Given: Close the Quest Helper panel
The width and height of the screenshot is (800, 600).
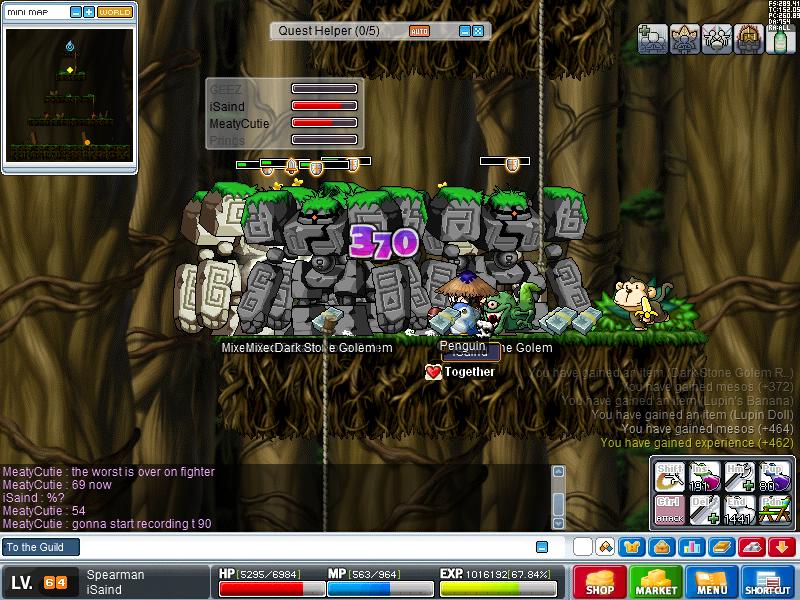Looking at the screenshot, I should [478, 31].
